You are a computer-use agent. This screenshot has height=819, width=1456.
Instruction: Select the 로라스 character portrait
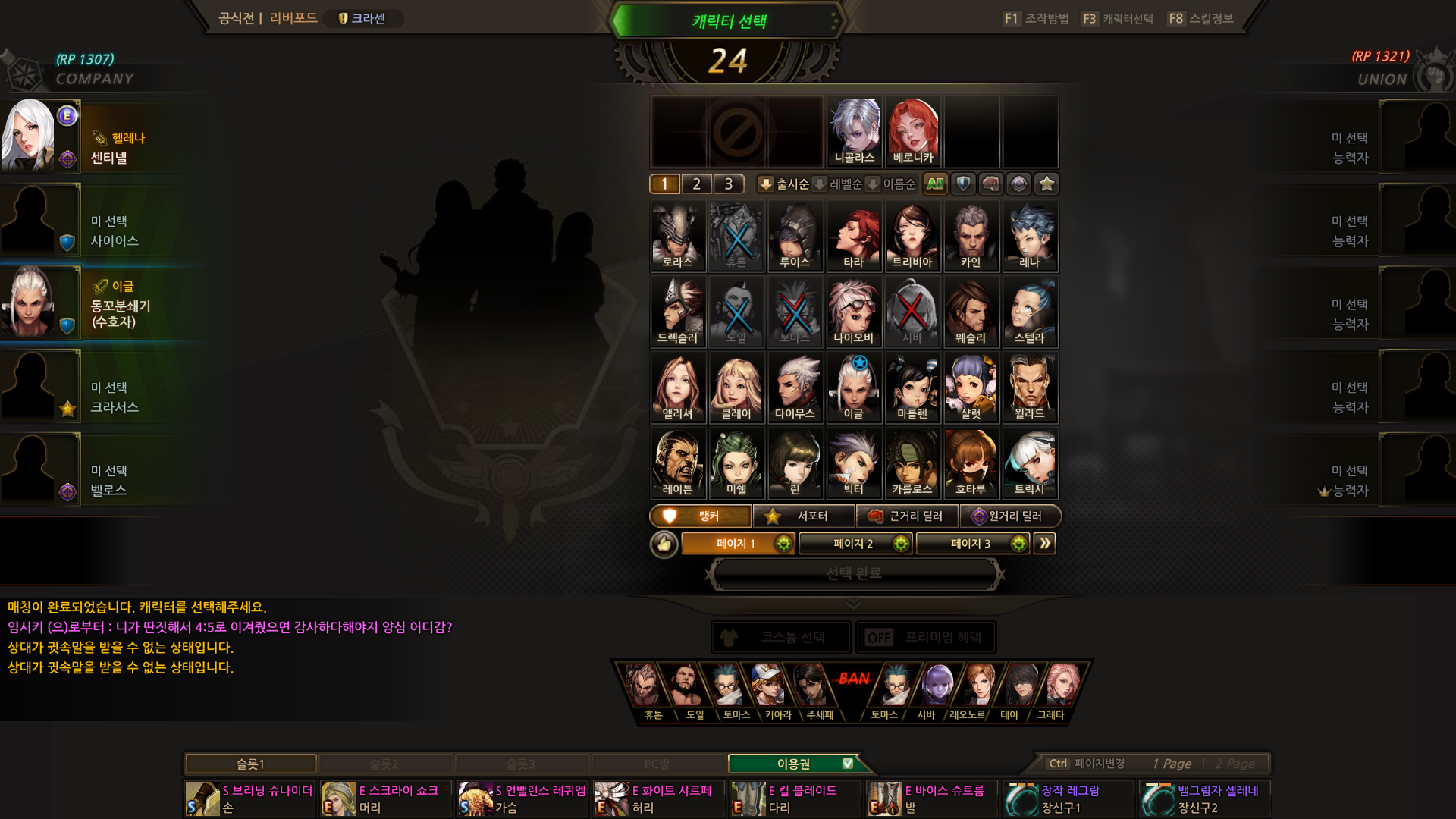pos(678,236)
